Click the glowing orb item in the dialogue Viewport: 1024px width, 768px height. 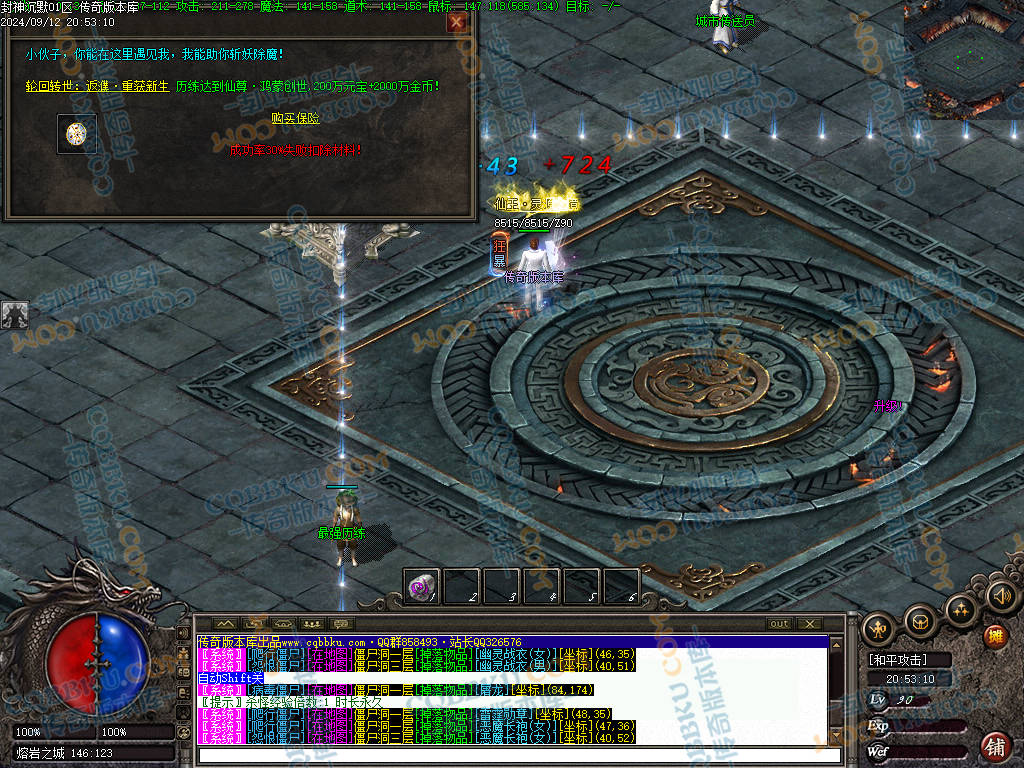click(76, 133)
